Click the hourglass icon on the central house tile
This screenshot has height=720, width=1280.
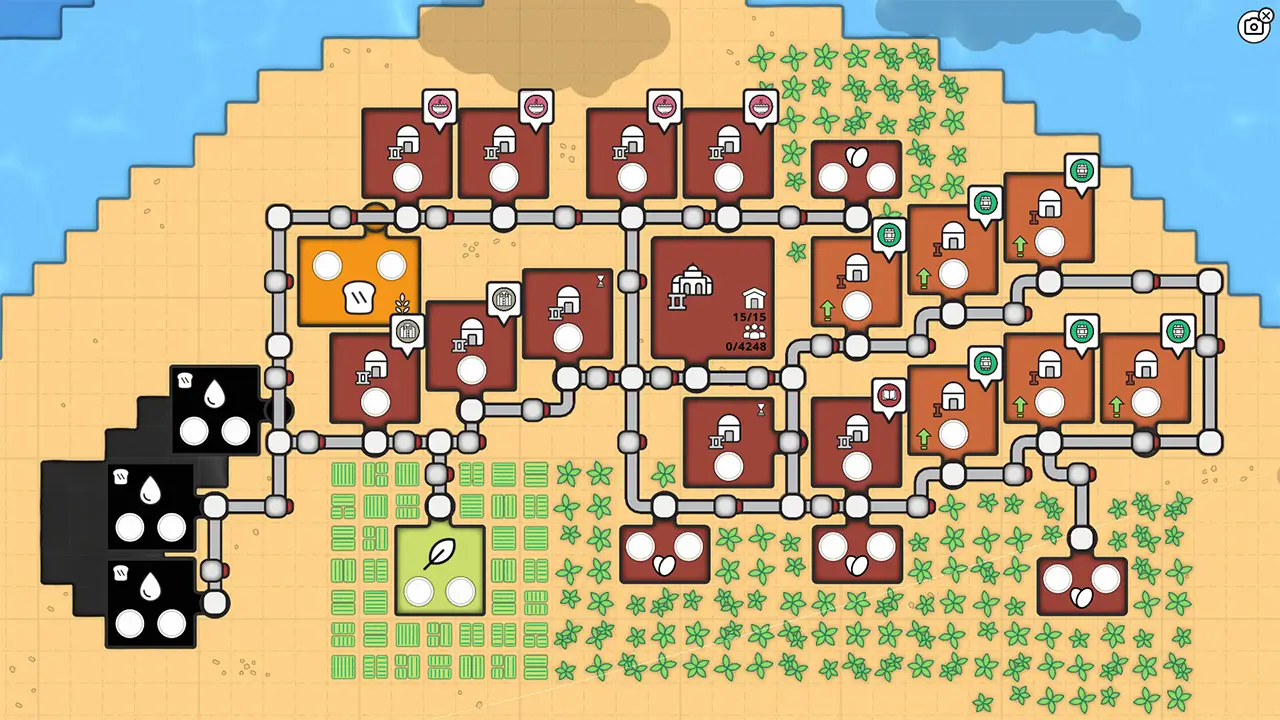pyautogui.click(x=761, y=407)
